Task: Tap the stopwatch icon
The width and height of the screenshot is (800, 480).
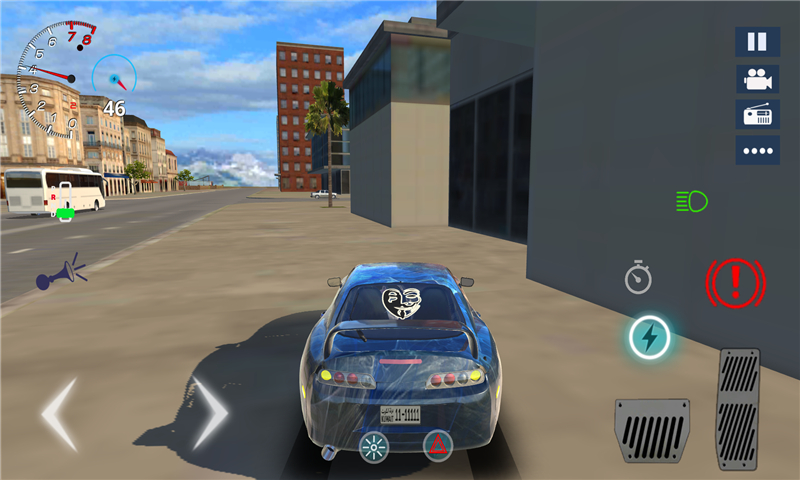Action: tap(638, 278)
